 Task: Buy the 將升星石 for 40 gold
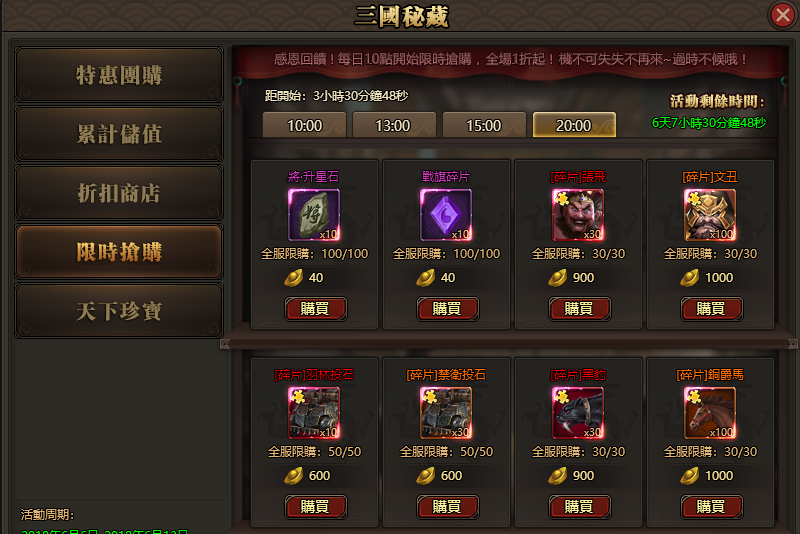click(315, 308)
